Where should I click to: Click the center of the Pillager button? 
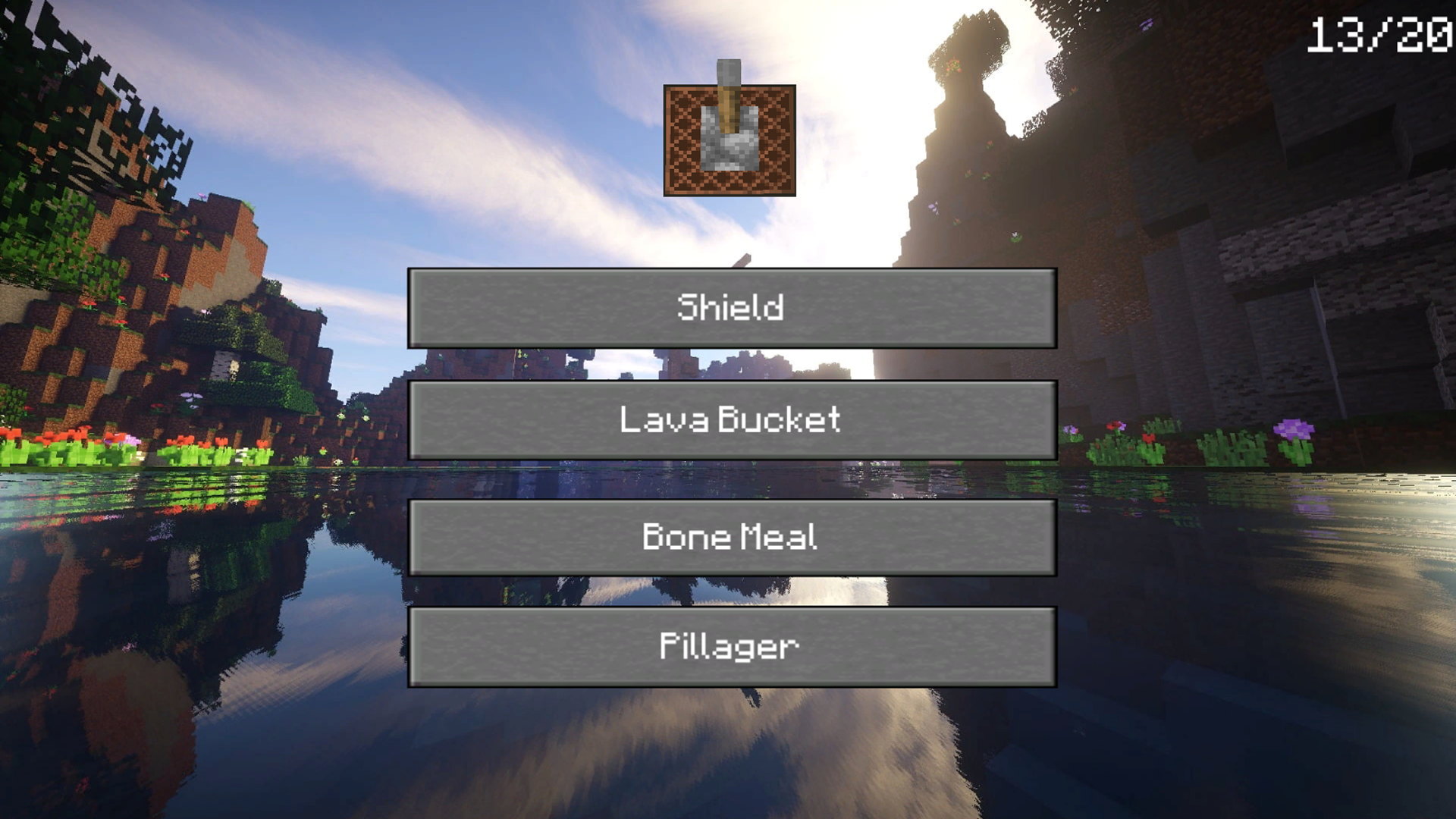(x=730, y=645)
